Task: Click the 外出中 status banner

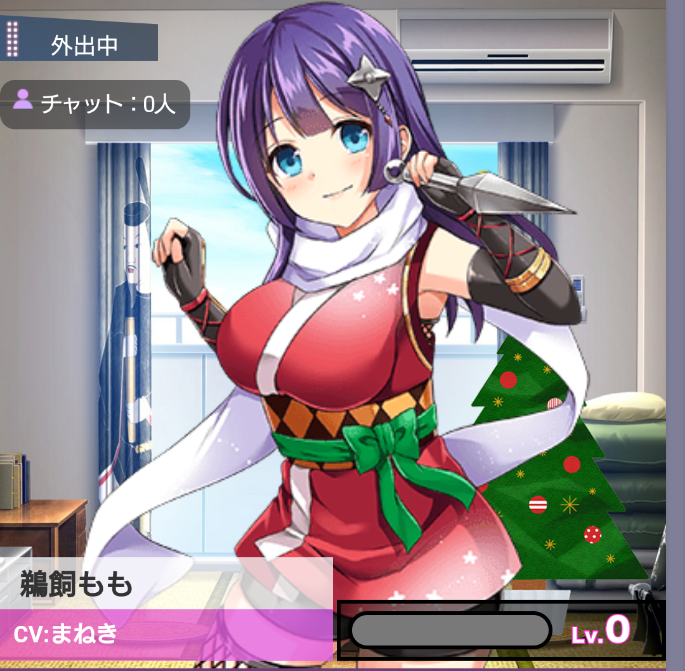Action: [82, 44]
